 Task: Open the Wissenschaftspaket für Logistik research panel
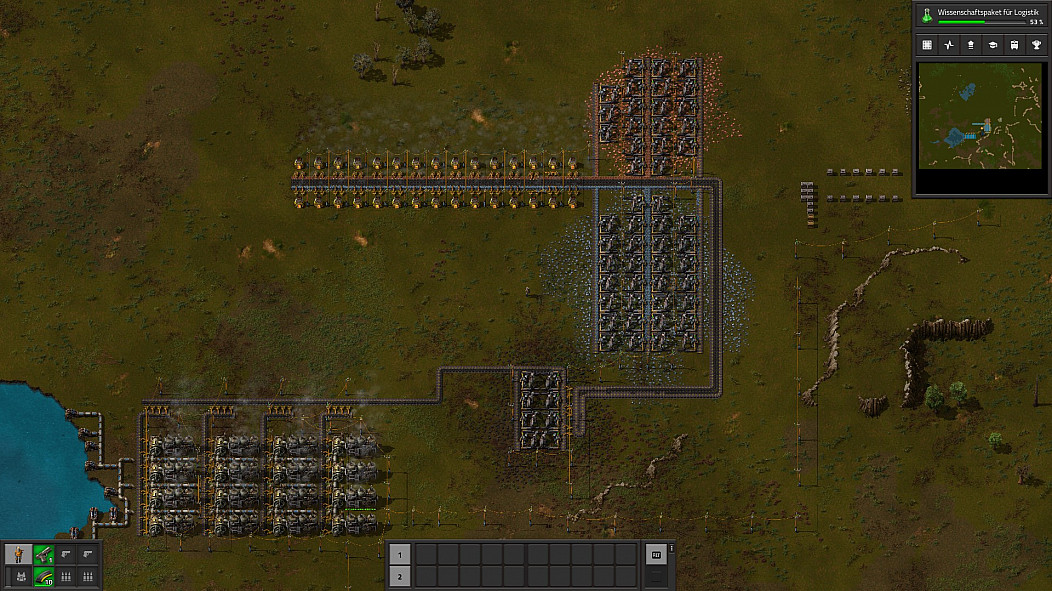click(982, 14)
